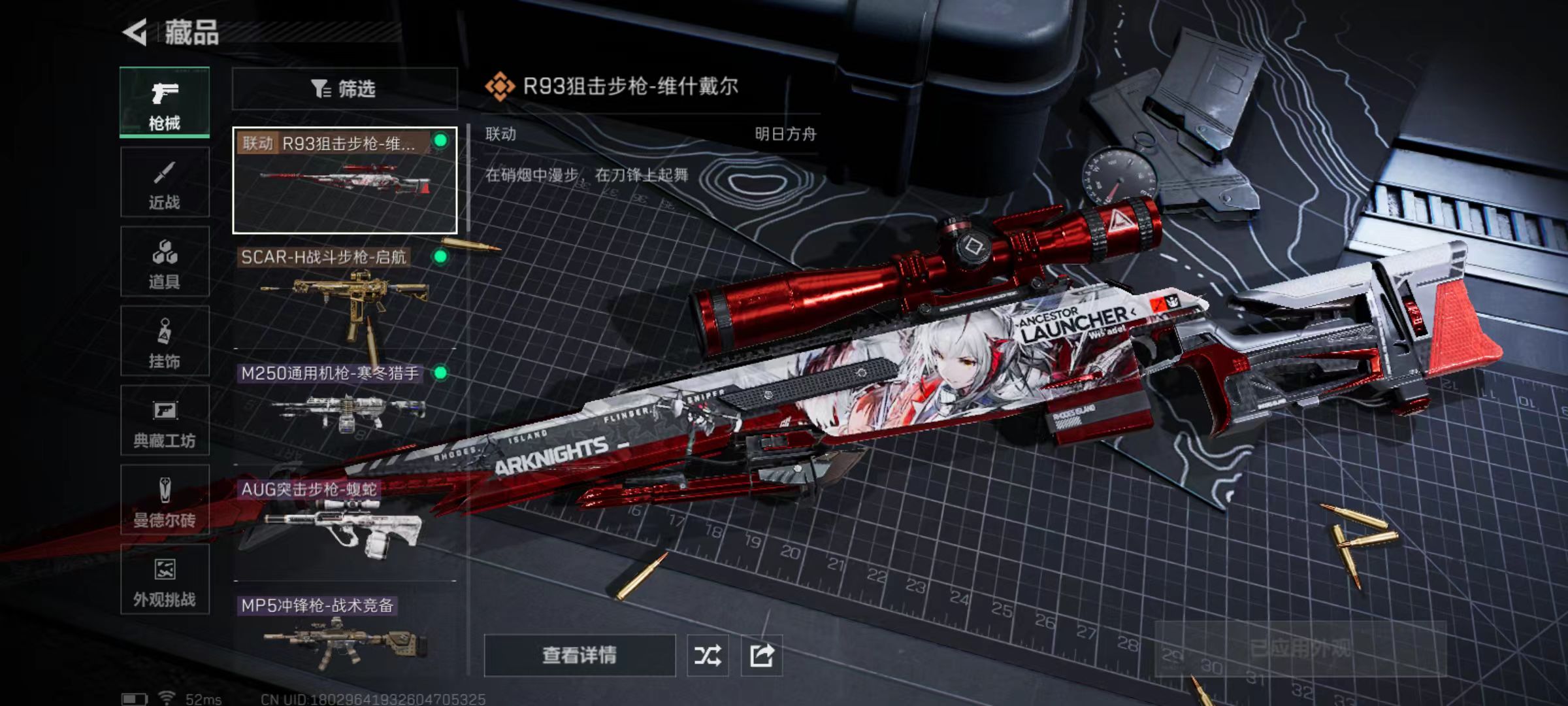Click the shuffle arrows icon button

[708, 655]
